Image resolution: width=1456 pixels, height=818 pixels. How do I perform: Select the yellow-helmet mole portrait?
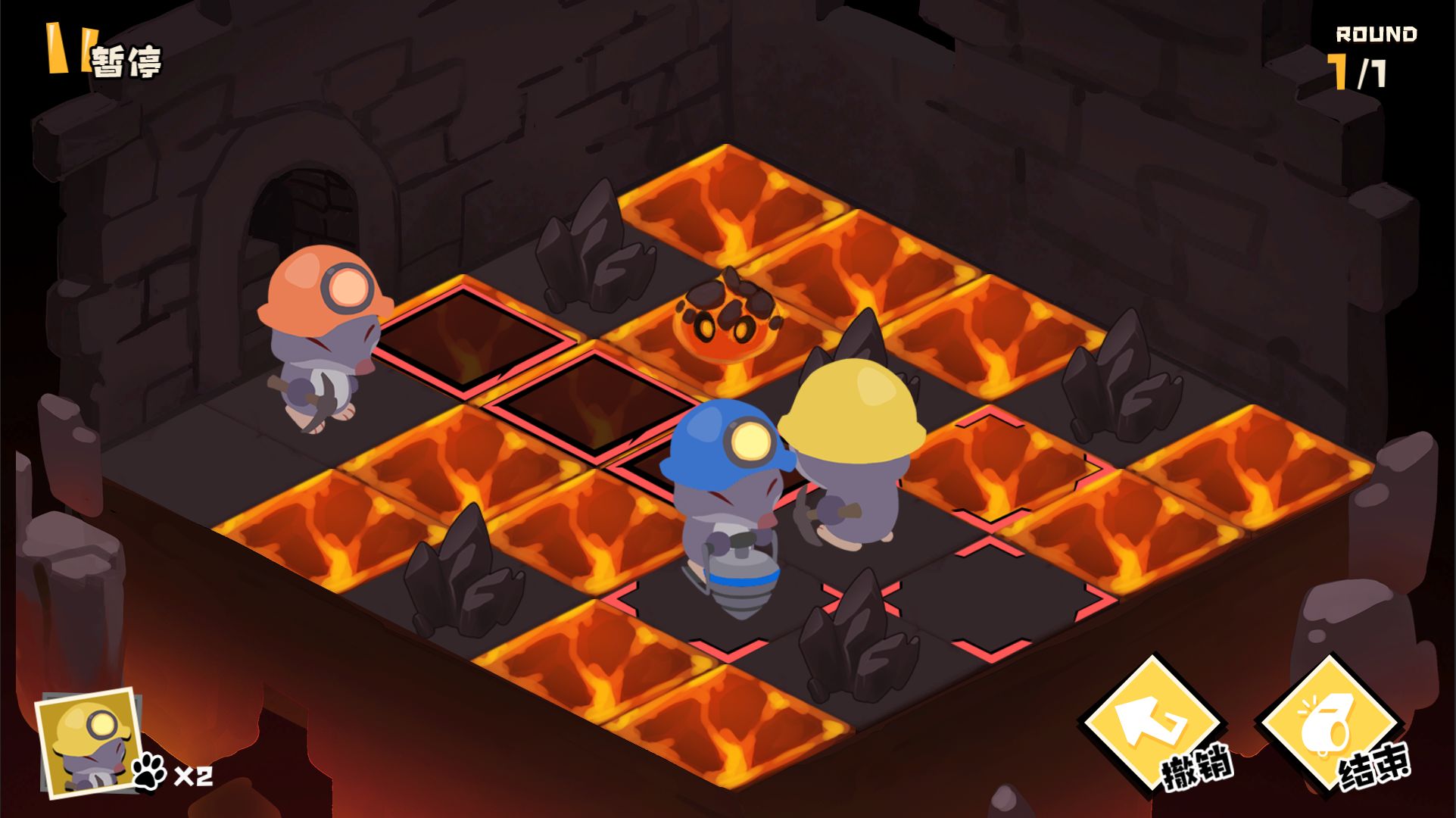point(87,743)
